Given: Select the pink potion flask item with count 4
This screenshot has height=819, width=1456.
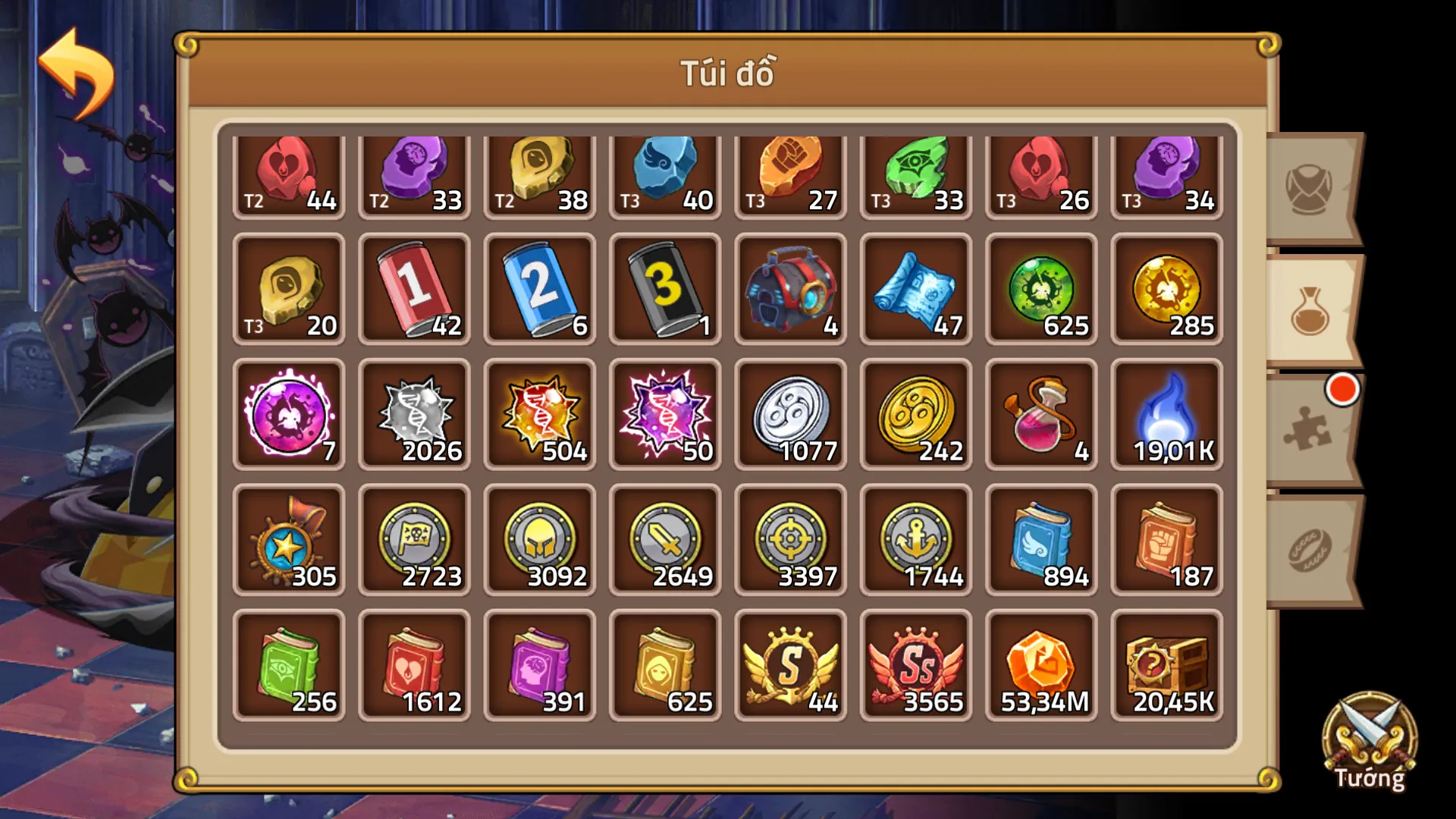Looking at the screenshot, I should tap(1040, 415).
